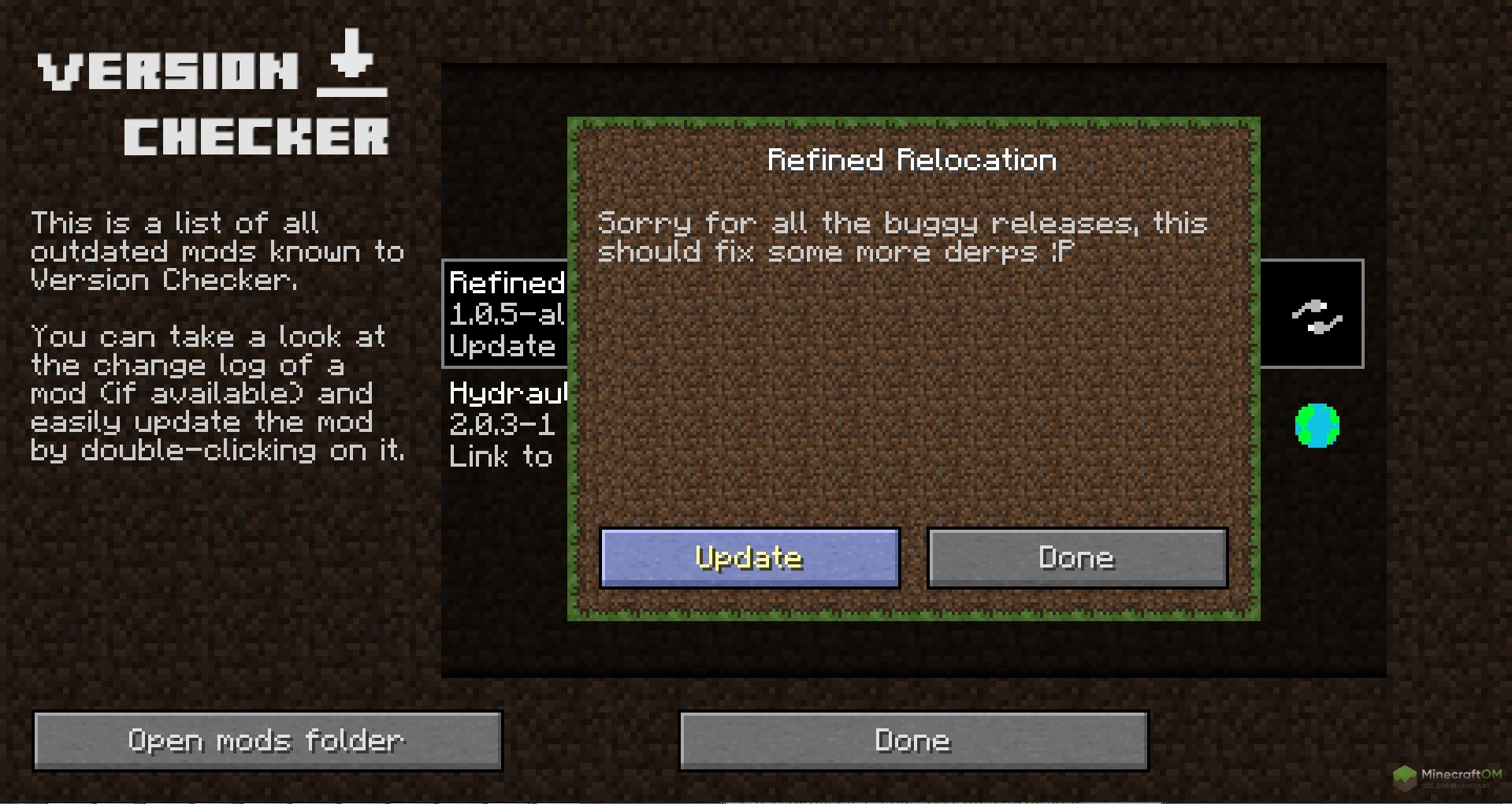Click the update arrows icon
The image size is (1512, 804).
(x=1316, y=316)
